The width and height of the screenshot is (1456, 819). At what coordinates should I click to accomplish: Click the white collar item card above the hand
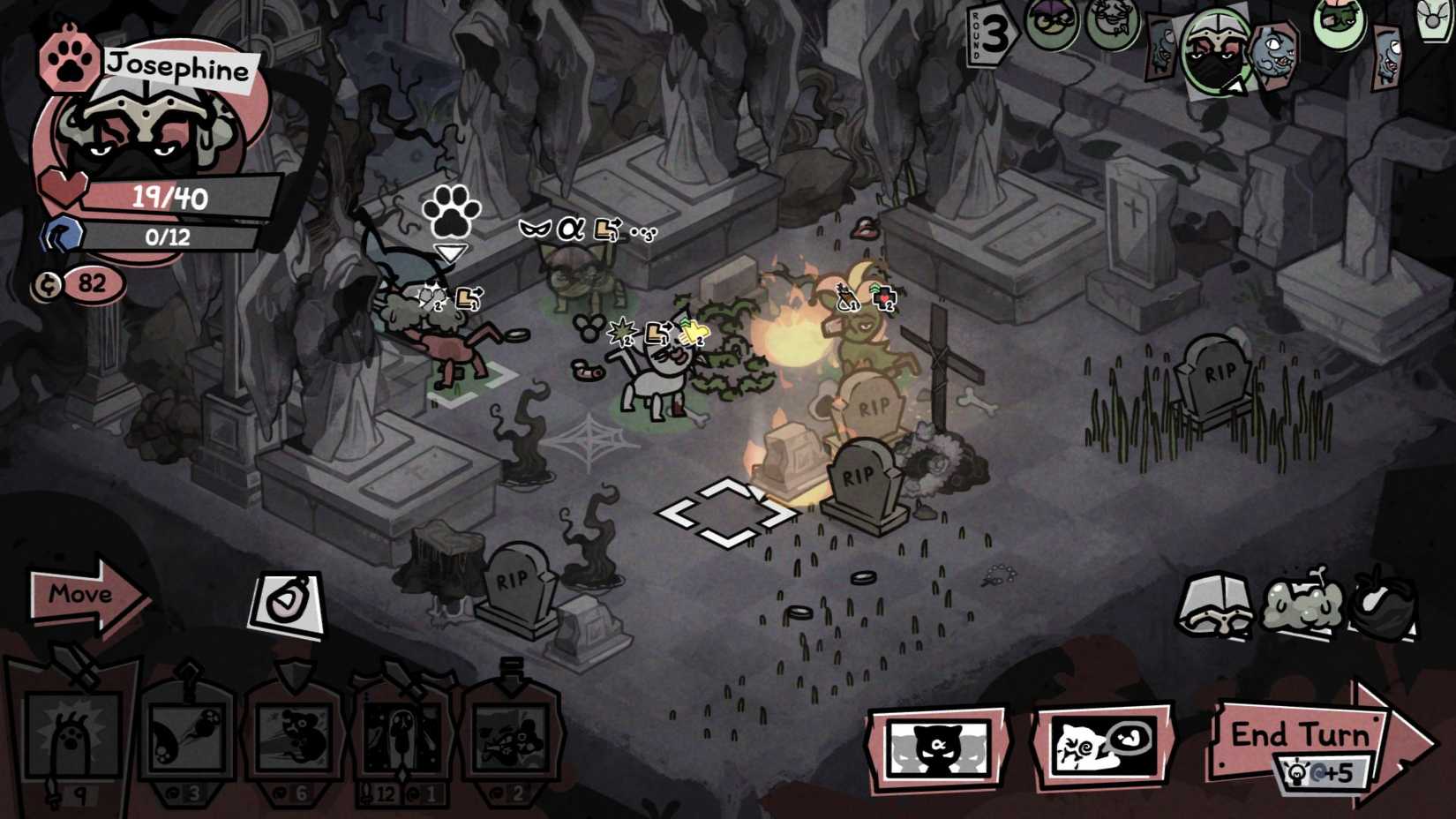pos(287,600)
